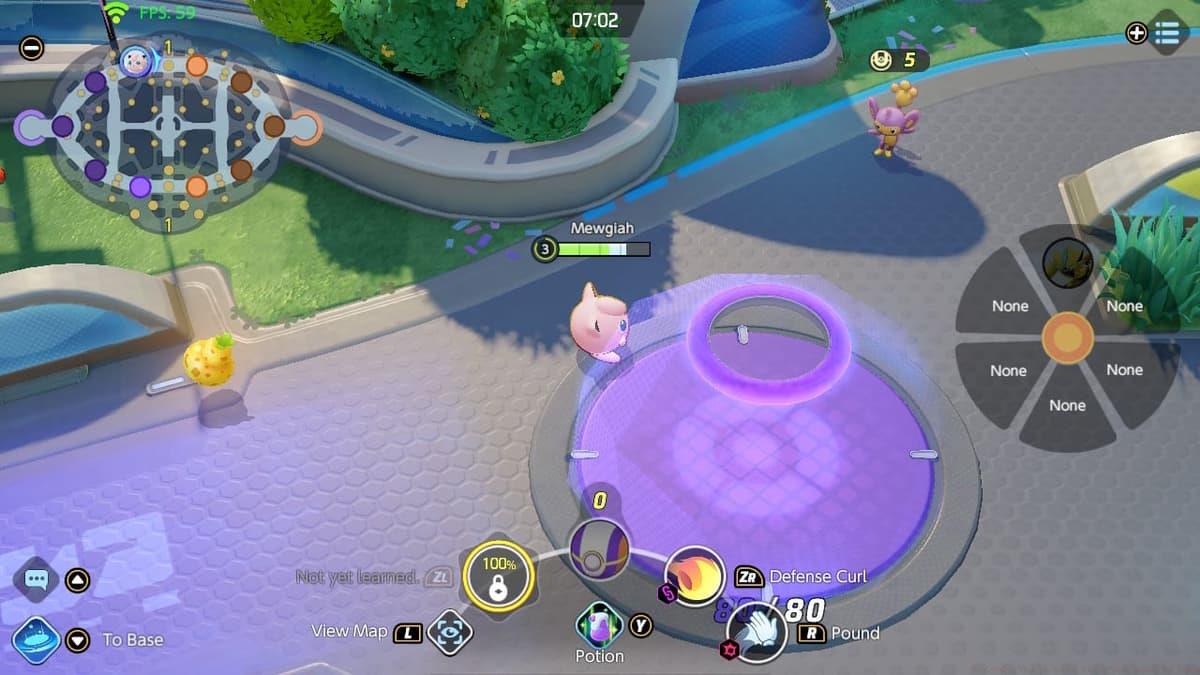This screenshot has width=1200, height=675.
Task: Use the Pound move
Action: pyautogui.click(x=757, y=631)
